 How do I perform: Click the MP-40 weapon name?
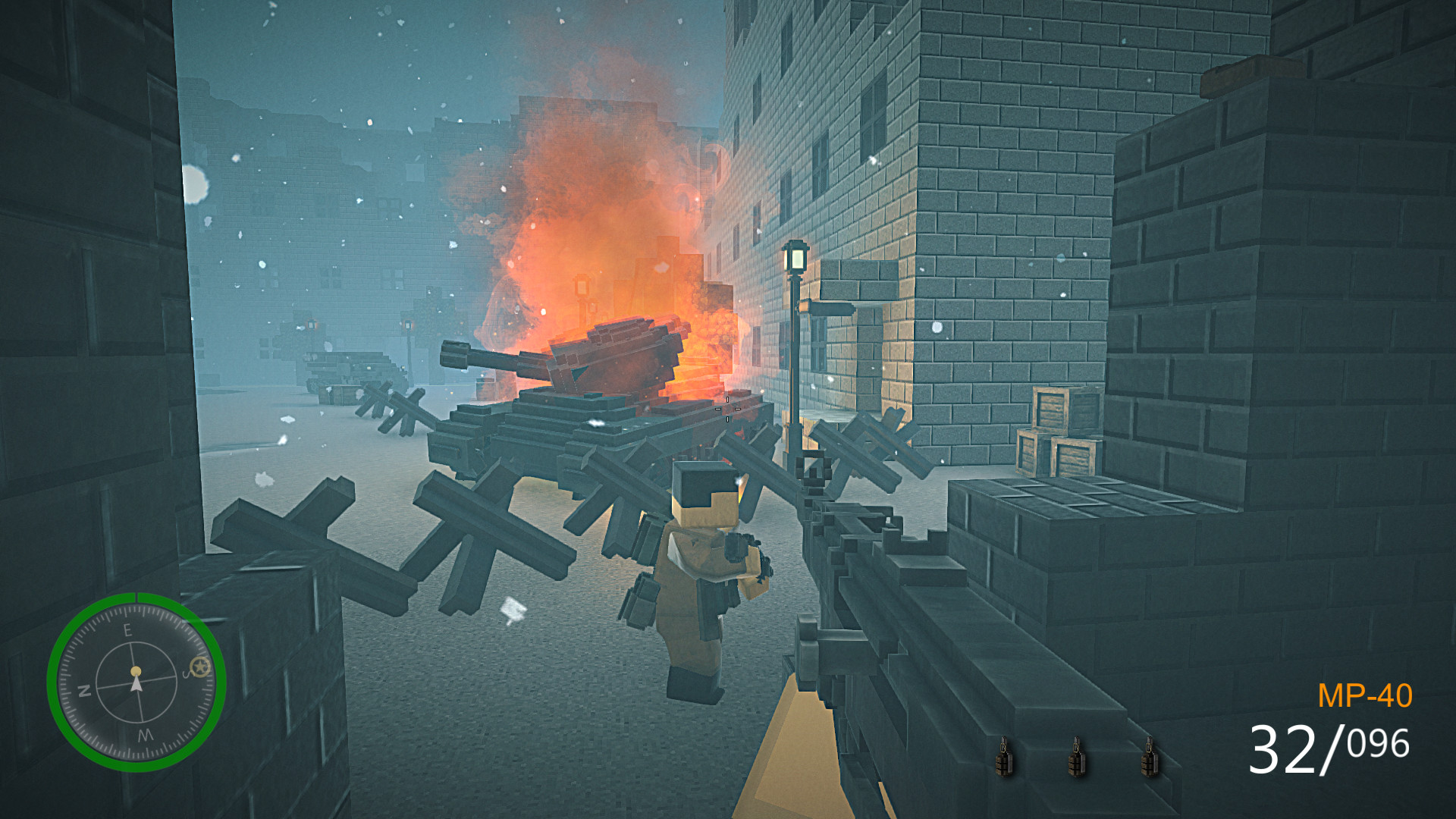[1364, 696]
